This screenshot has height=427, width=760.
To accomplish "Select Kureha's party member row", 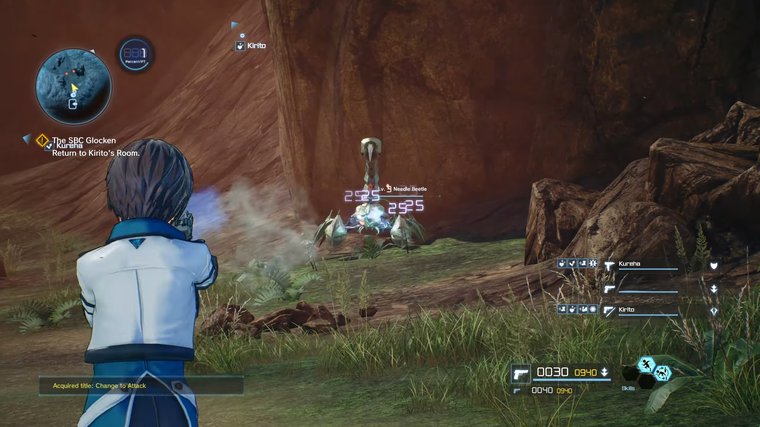I will click(640, 265).
